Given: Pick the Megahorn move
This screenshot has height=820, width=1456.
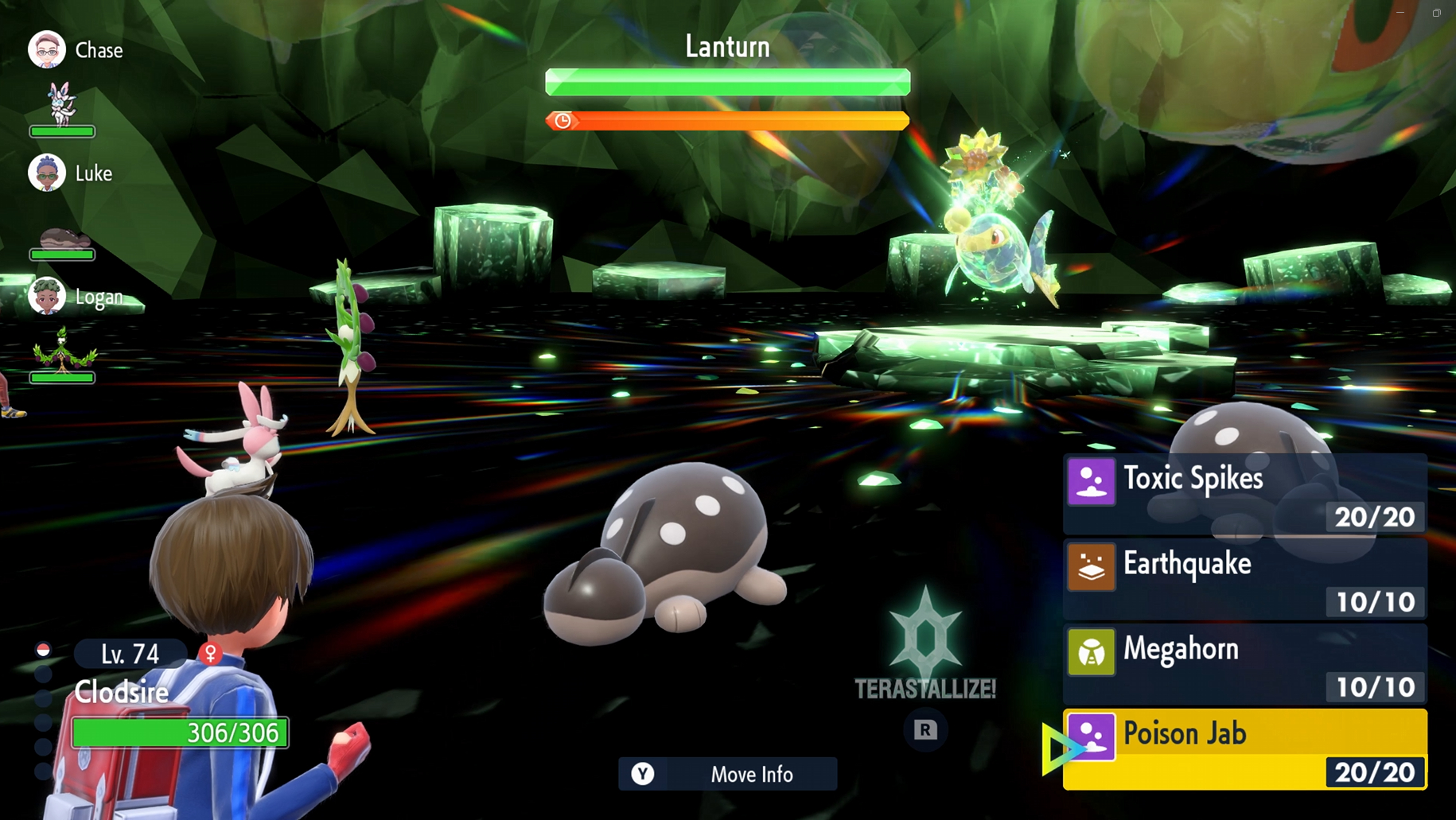Looking at the screenshot, I should 1244,664.
